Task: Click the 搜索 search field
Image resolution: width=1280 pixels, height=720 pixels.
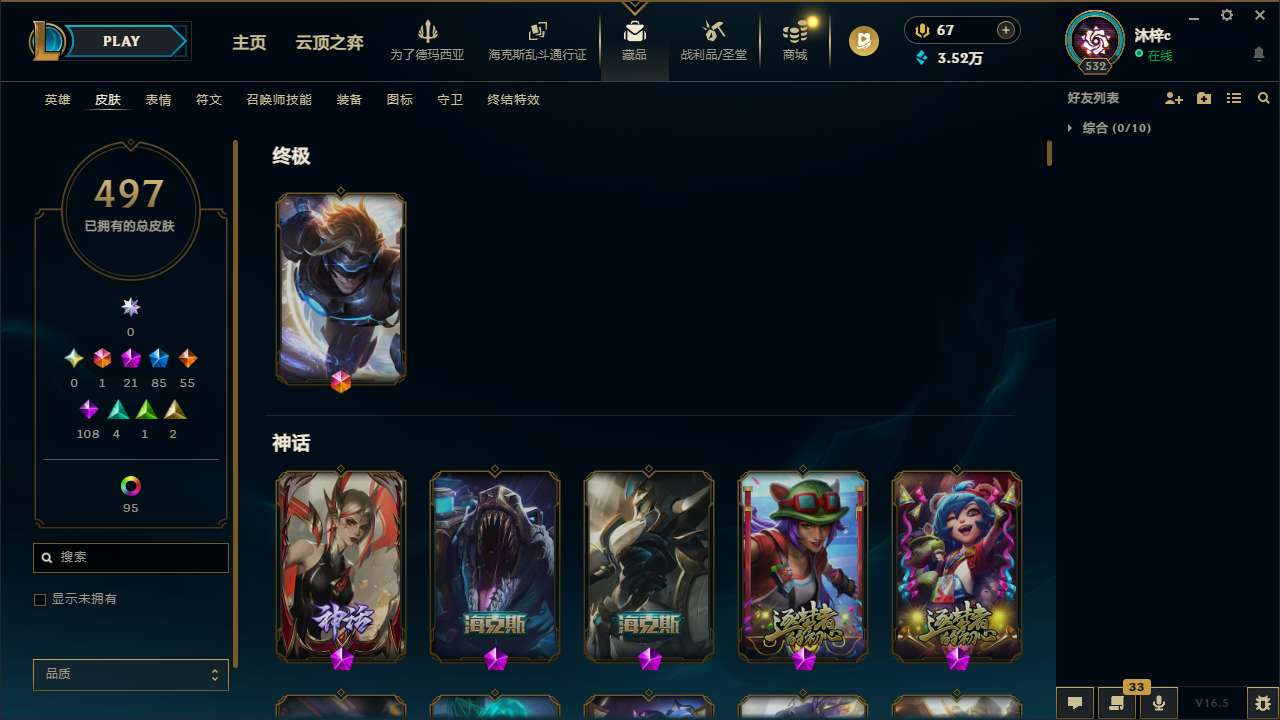Action: pos(130,557)
